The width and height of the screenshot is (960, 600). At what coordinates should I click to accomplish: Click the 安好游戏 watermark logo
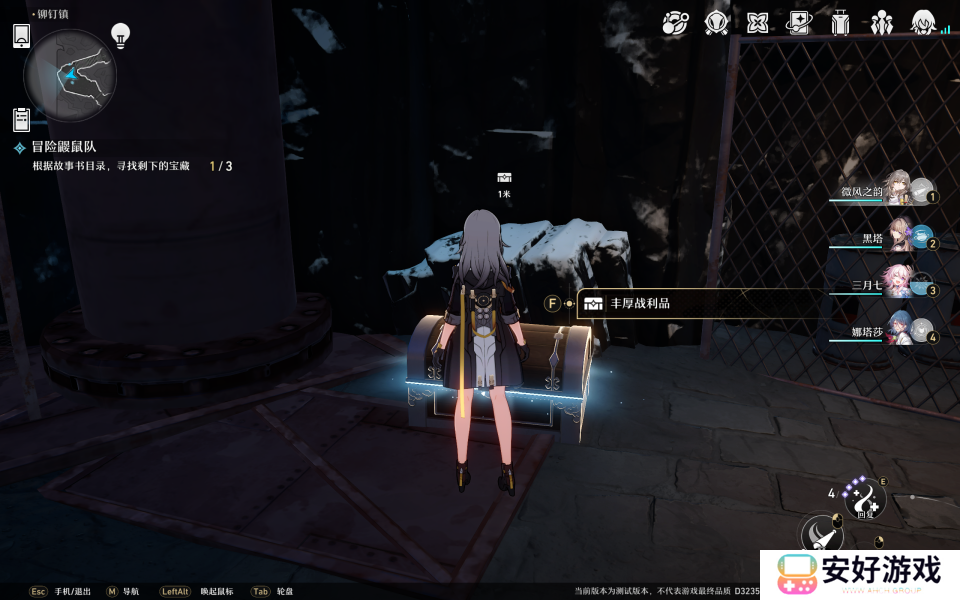[x=859, y=573]
